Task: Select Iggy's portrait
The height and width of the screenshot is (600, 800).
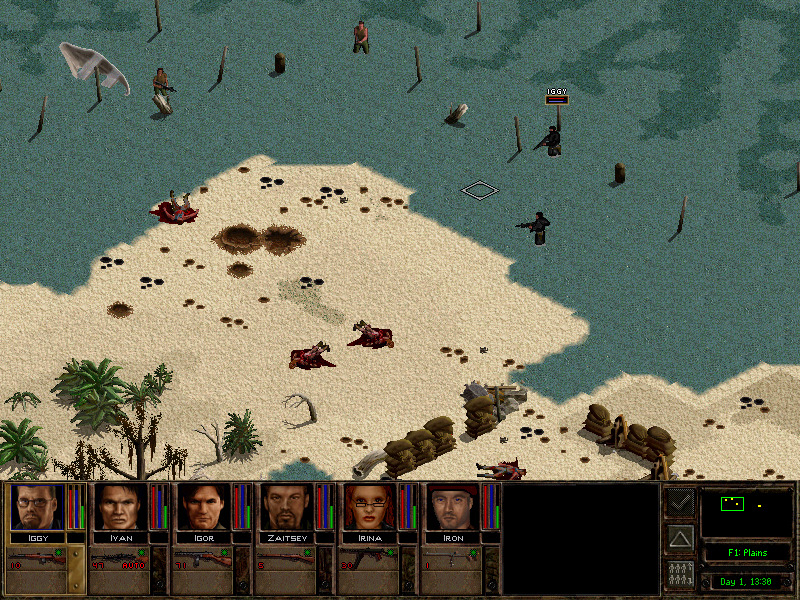Action: (x=34, y=507)
